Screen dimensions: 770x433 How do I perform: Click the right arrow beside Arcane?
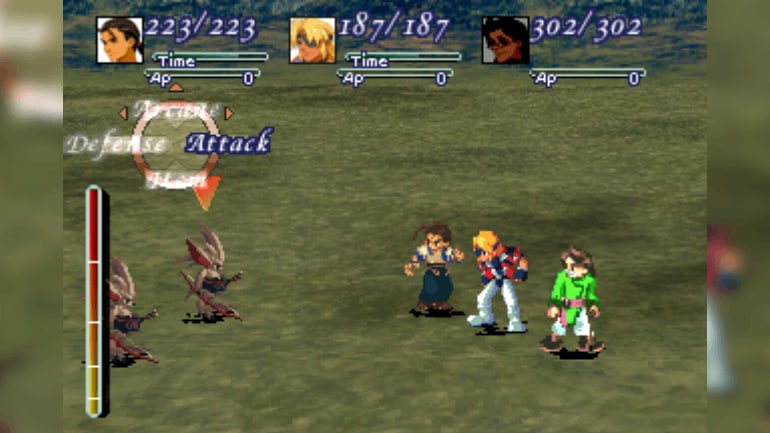tap(229, 113)
